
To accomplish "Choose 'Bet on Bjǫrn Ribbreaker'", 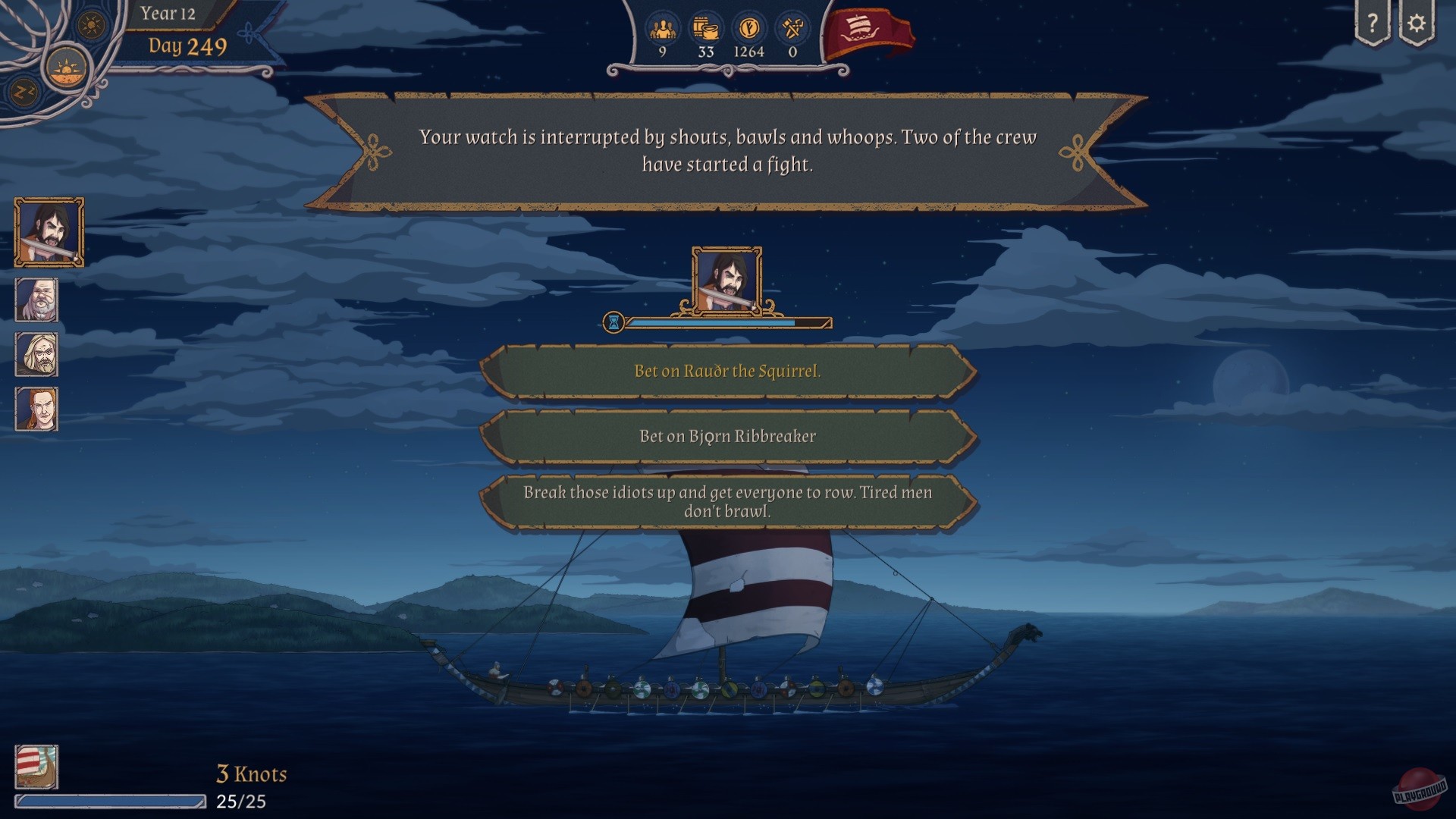I will [726, 436].
